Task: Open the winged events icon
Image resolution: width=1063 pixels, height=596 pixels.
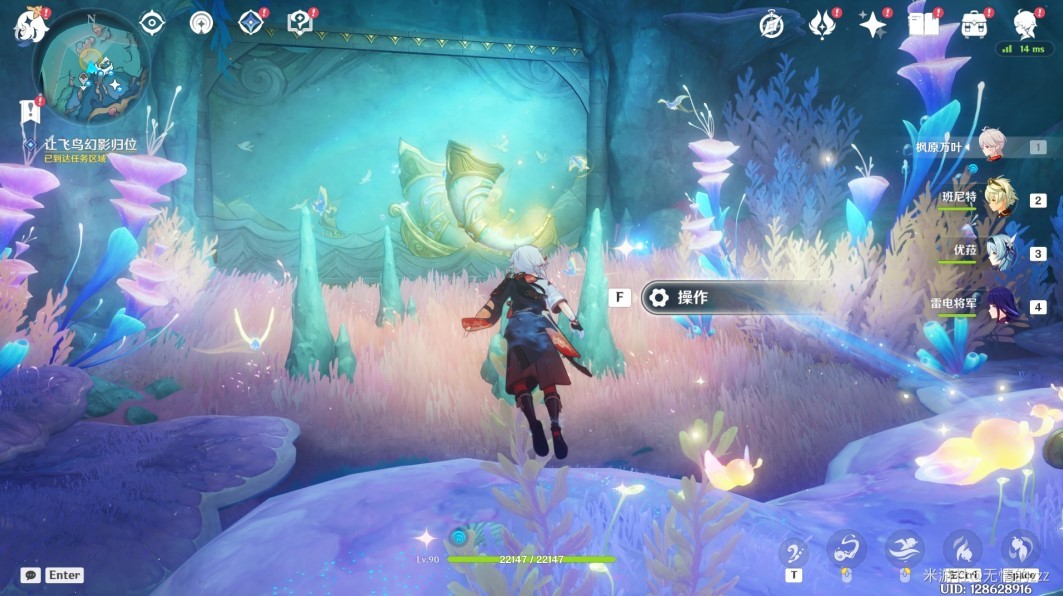Action: pyautogui.click(x=823, y=25)
